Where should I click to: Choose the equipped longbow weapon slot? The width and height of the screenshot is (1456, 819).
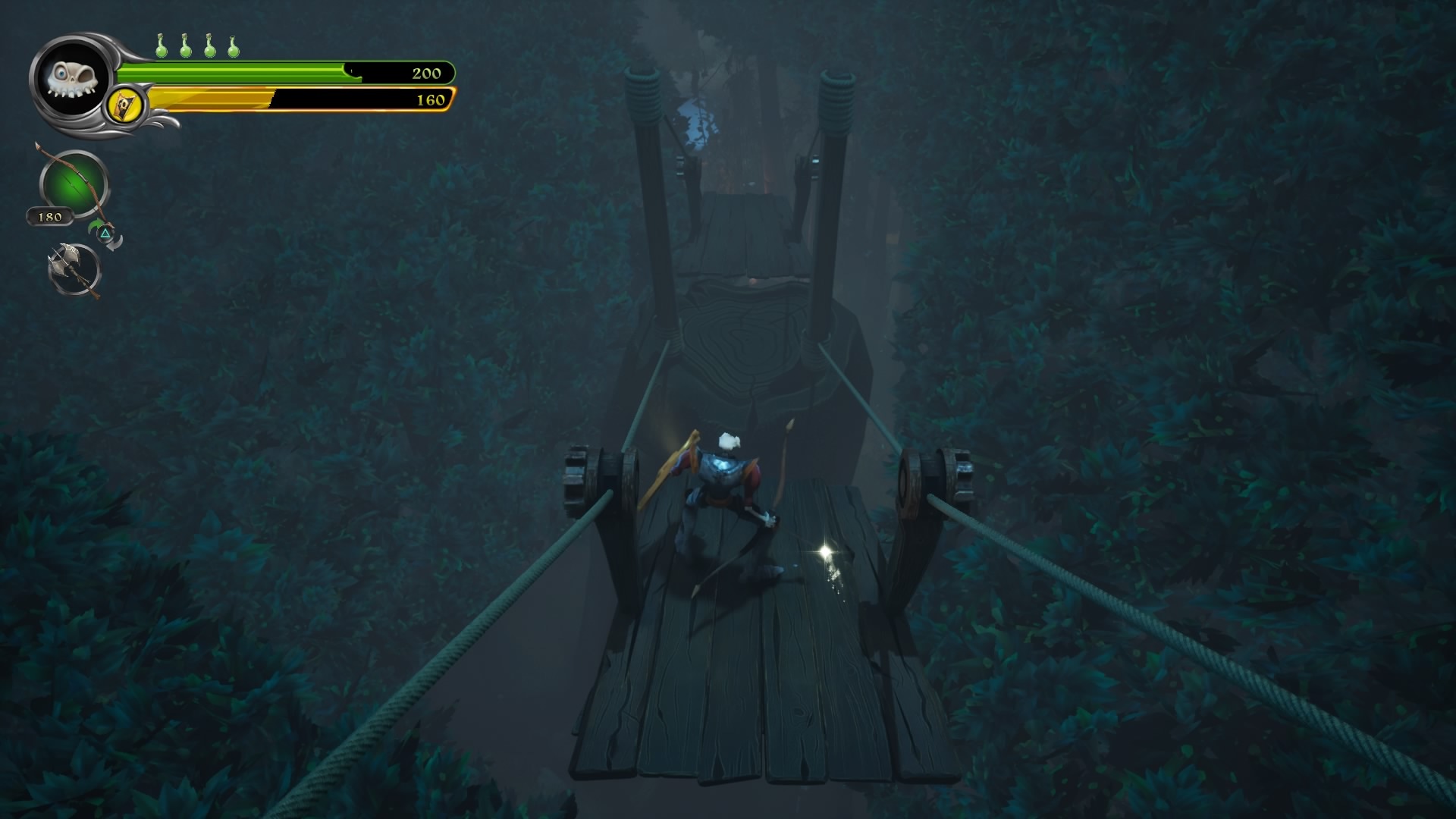pos(74,184)
